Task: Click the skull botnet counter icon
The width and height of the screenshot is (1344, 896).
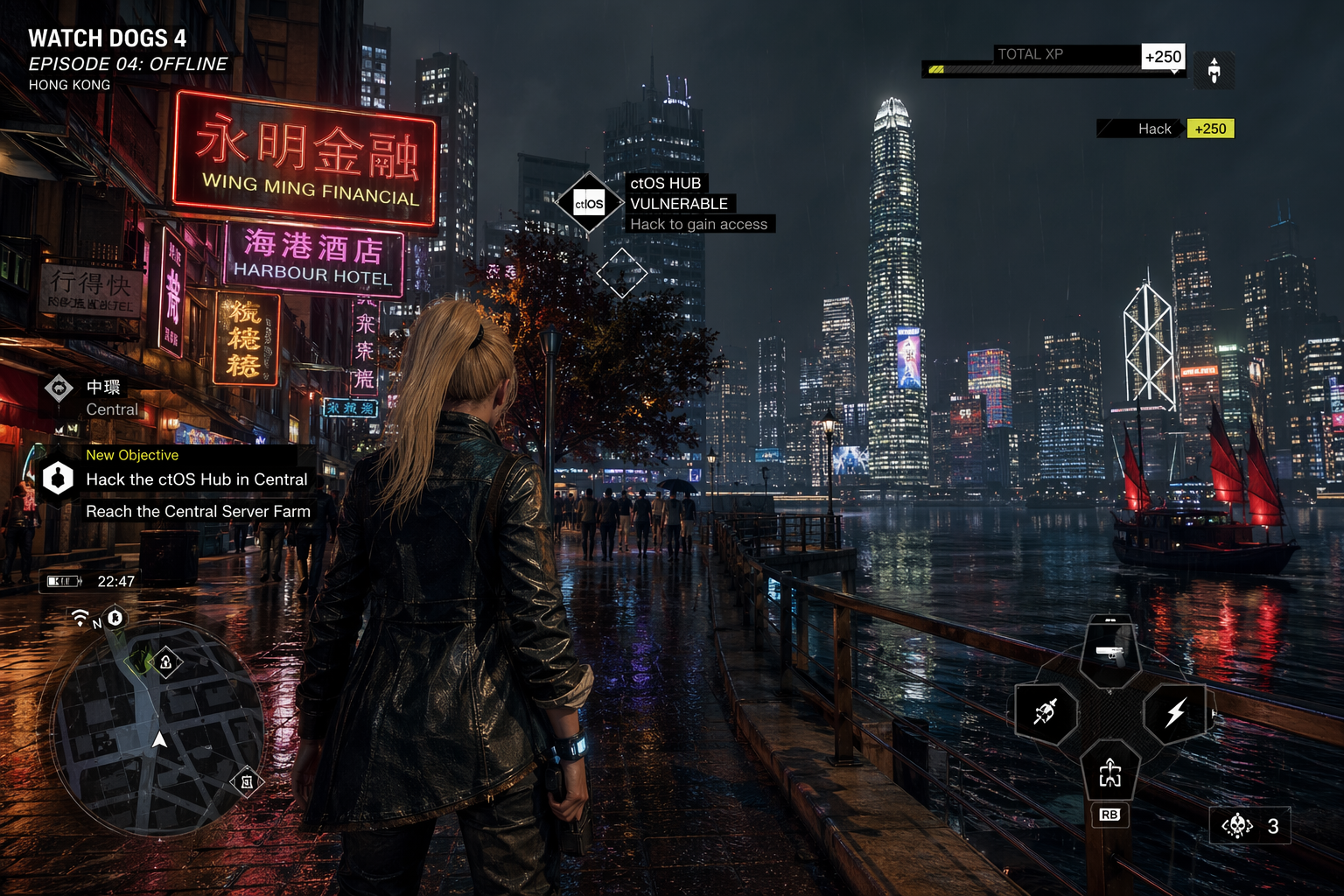Action: pyautogui.click(x=1236, y=825)
